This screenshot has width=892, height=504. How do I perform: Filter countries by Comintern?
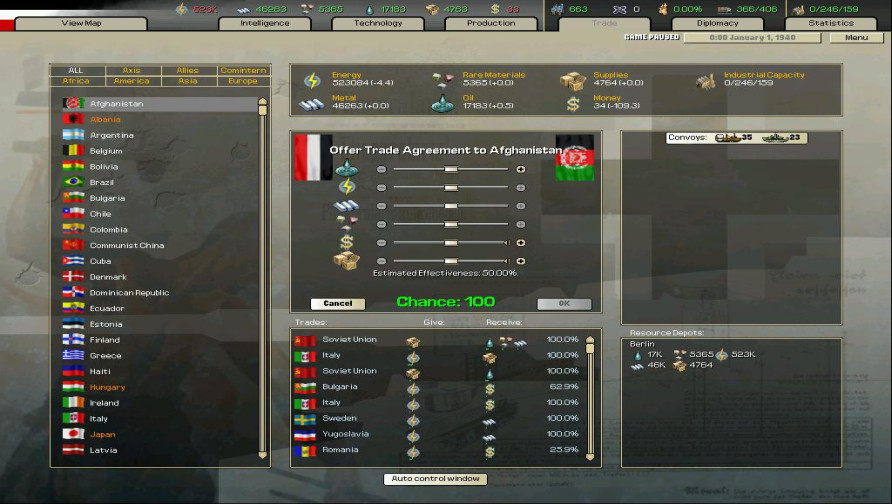pyautogui.click(x=243, y=71)
